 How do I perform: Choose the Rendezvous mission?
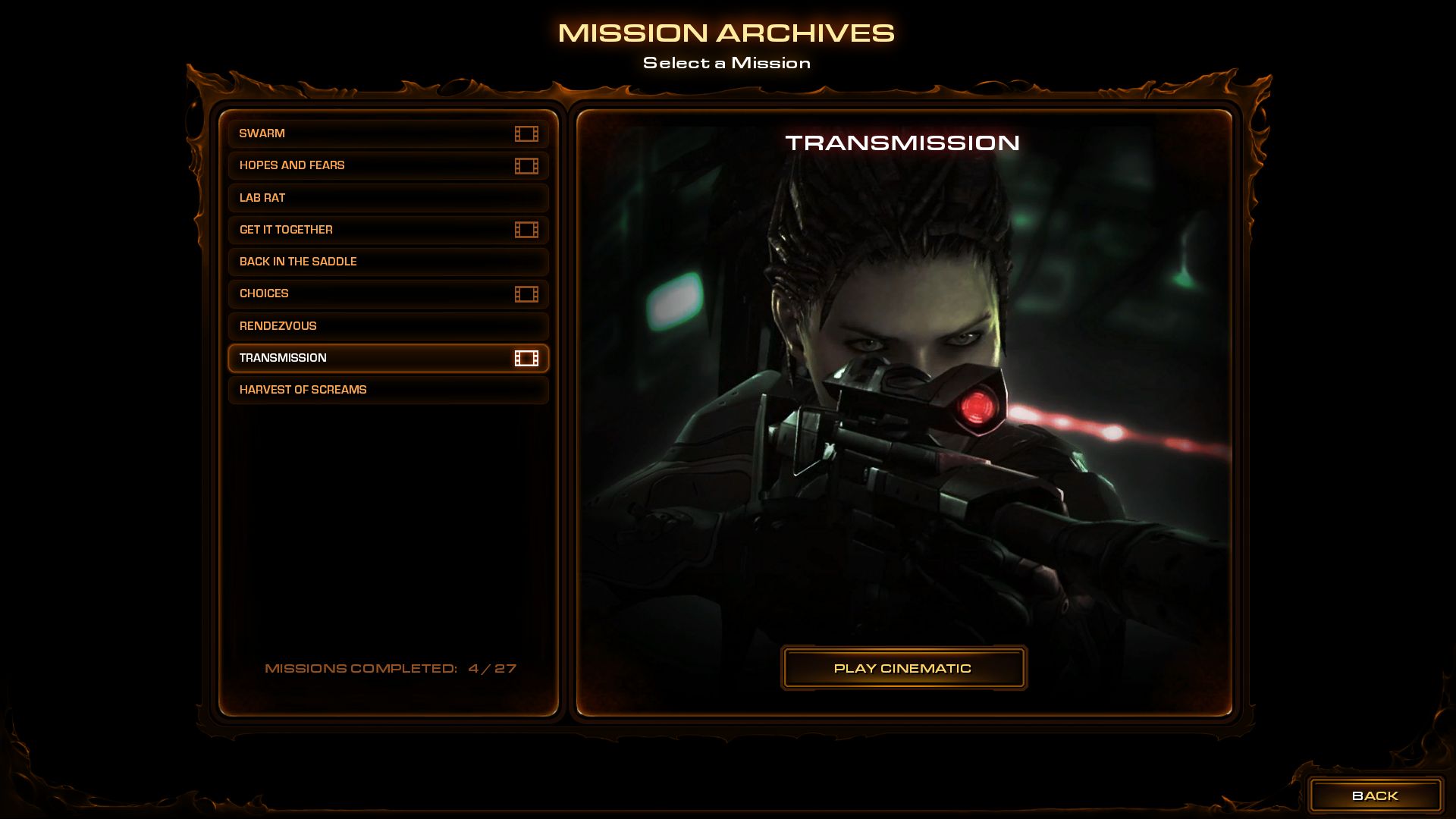[388, 326]
